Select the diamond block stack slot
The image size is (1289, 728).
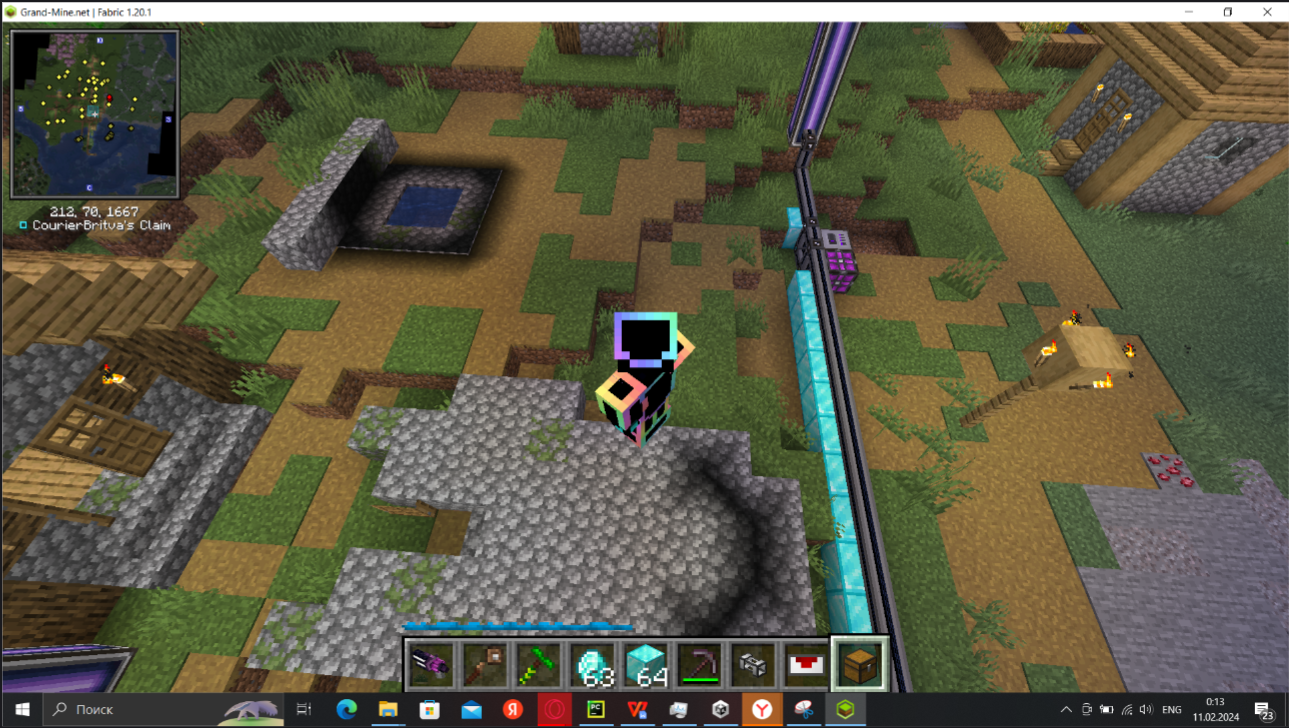pyautogui.click(x=646, y=664)
